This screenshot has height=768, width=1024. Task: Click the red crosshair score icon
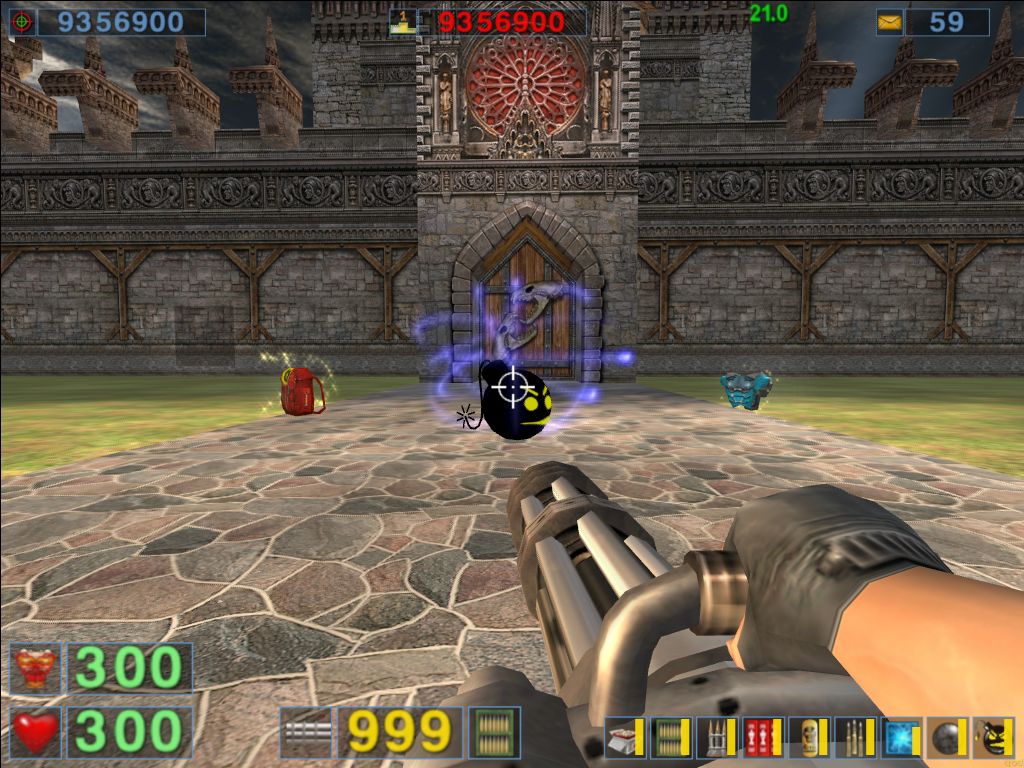click(x=22, y=22)
